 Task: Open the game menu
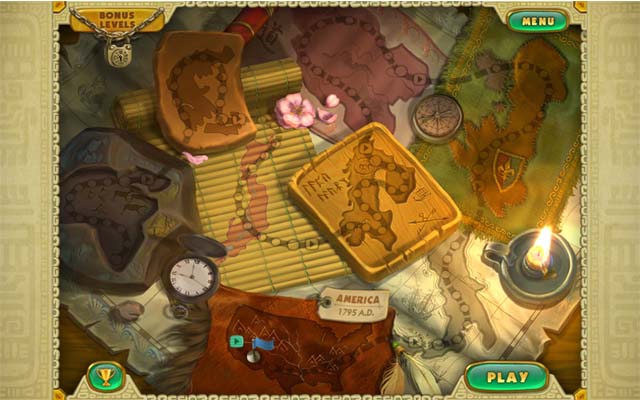tap(537, 20)
